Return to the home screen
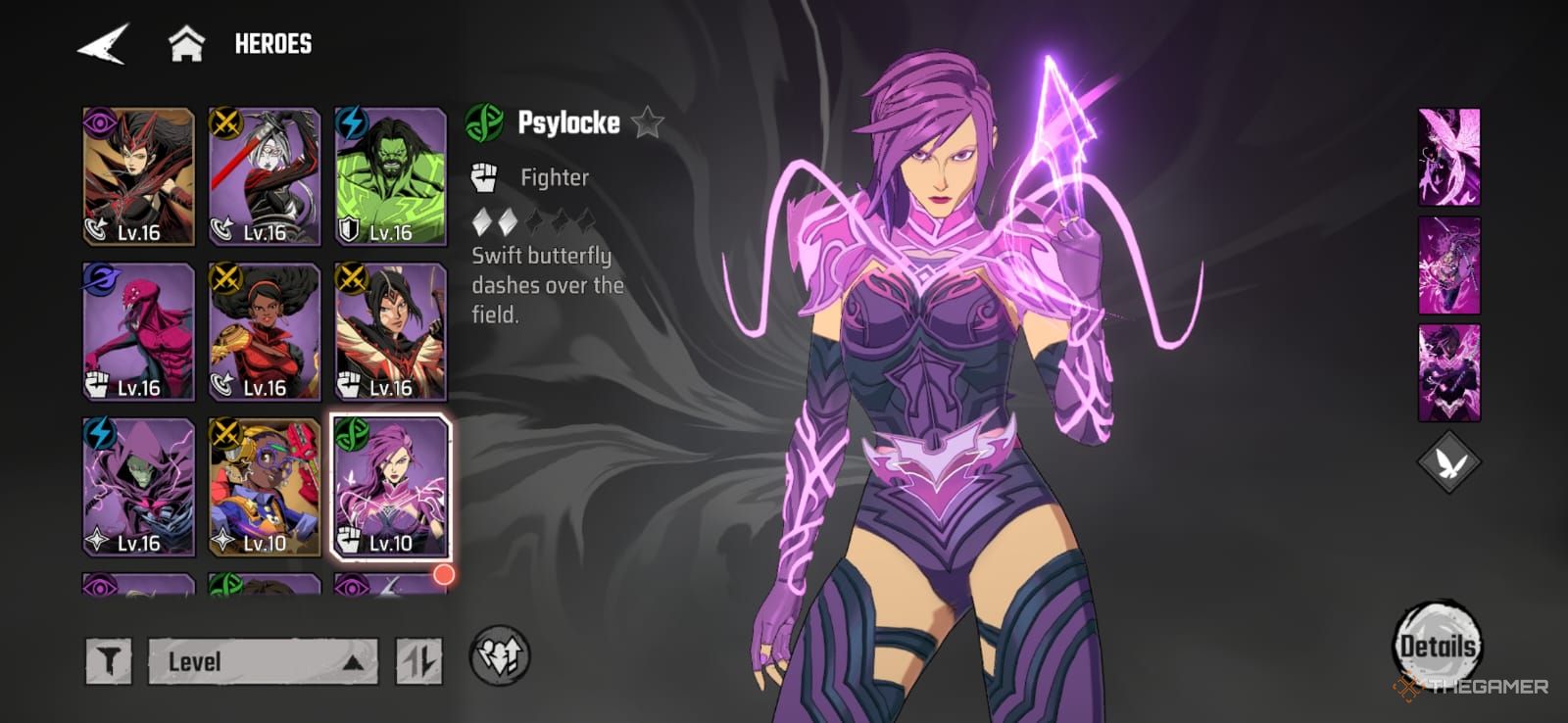This screenshot has height=723, width=1568. click(186, 44)
